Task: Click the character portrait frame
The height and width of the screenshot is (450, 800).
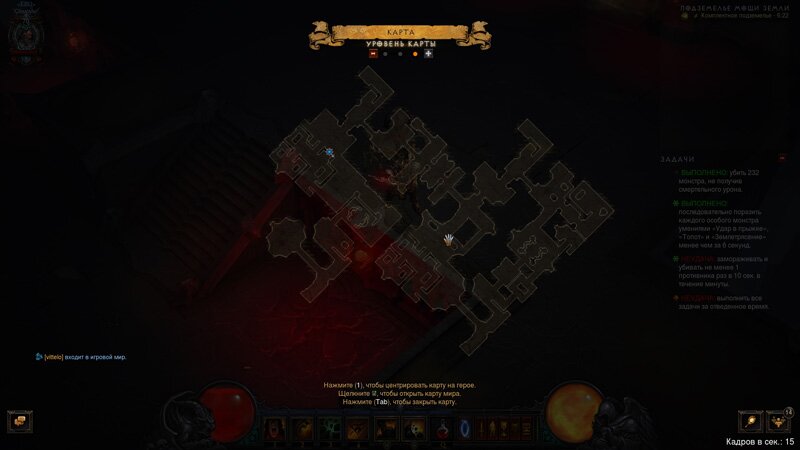Action: (27, 32)
